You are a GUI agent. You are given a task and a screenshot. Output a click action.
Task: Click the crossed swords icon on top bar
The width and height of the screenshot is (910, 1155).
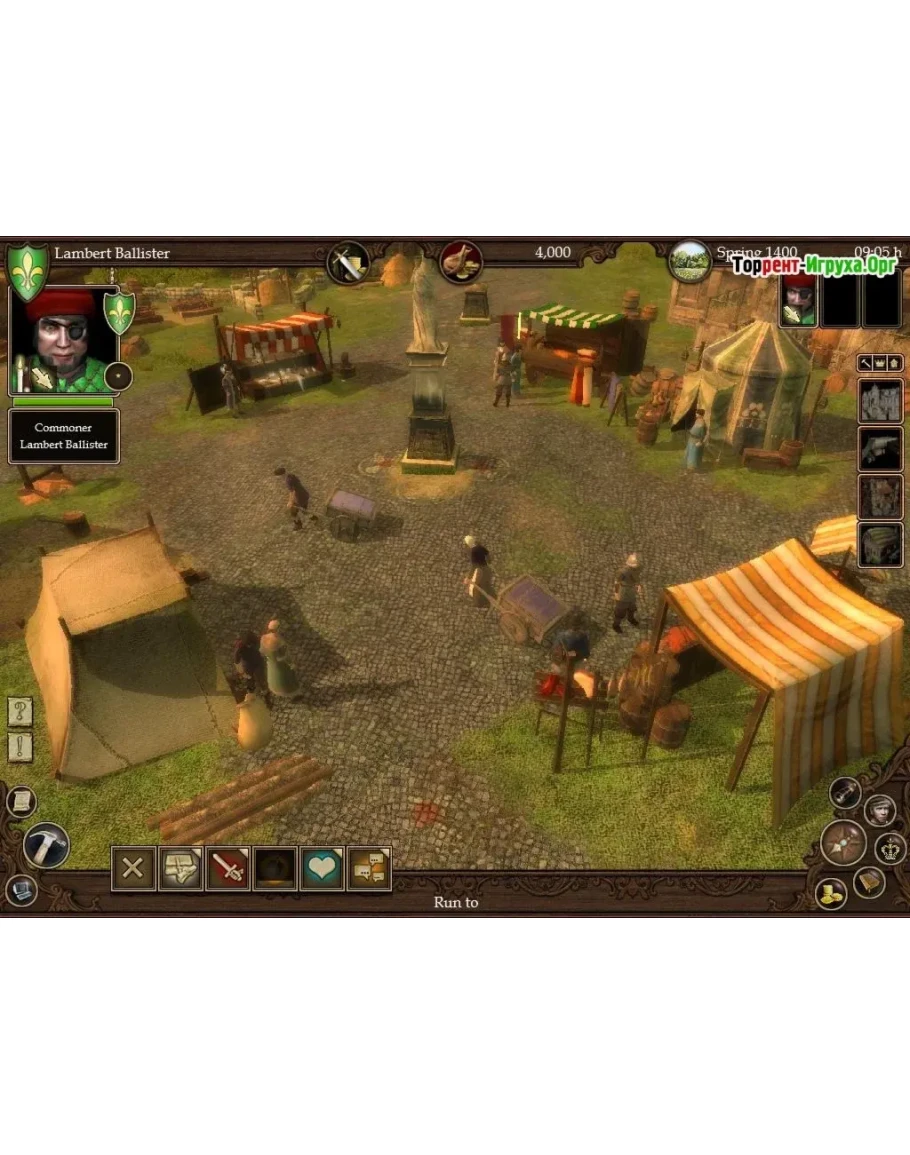click(348, 263)
